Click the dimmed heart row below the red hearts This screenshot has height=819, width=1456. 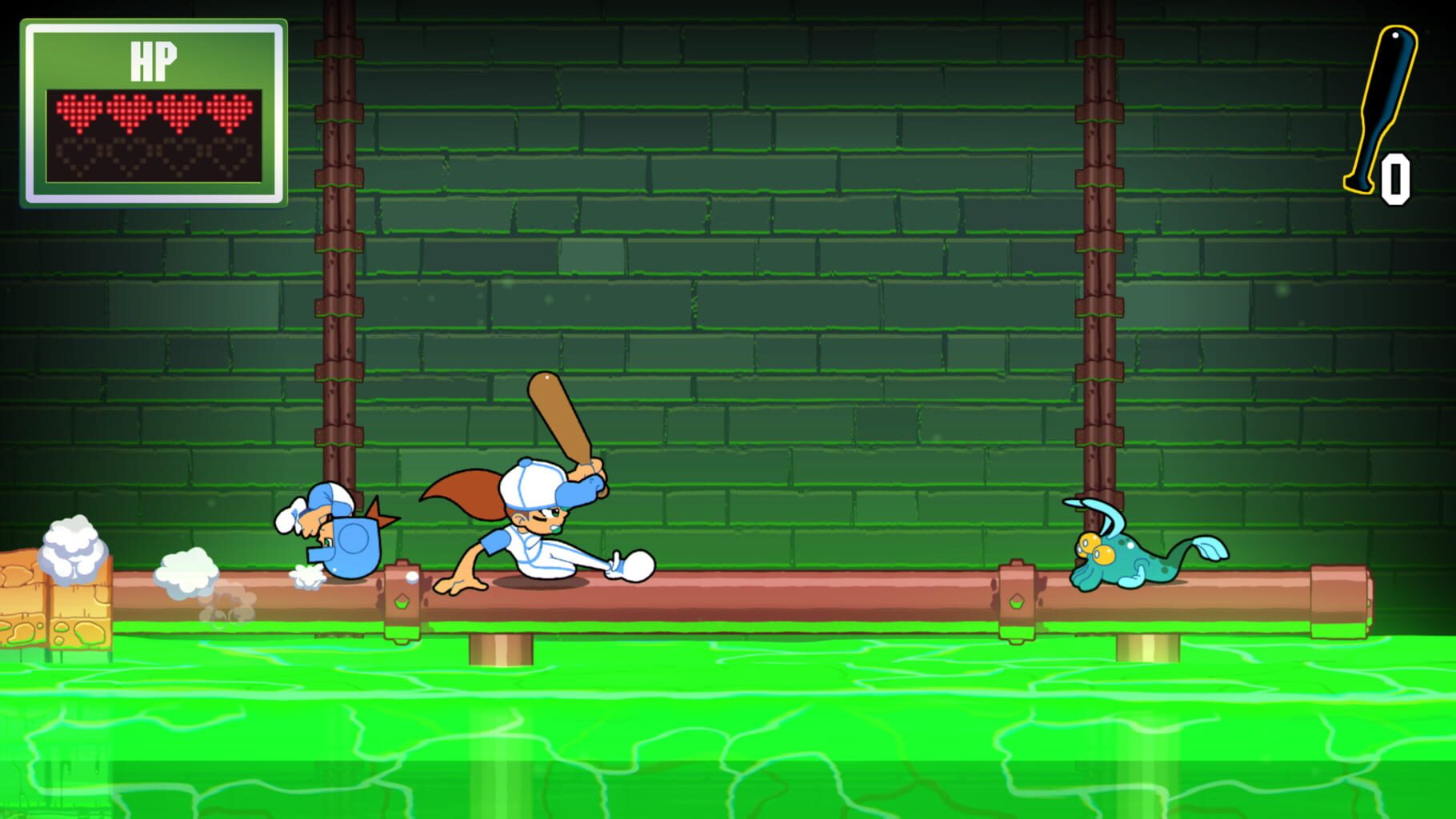152,158
